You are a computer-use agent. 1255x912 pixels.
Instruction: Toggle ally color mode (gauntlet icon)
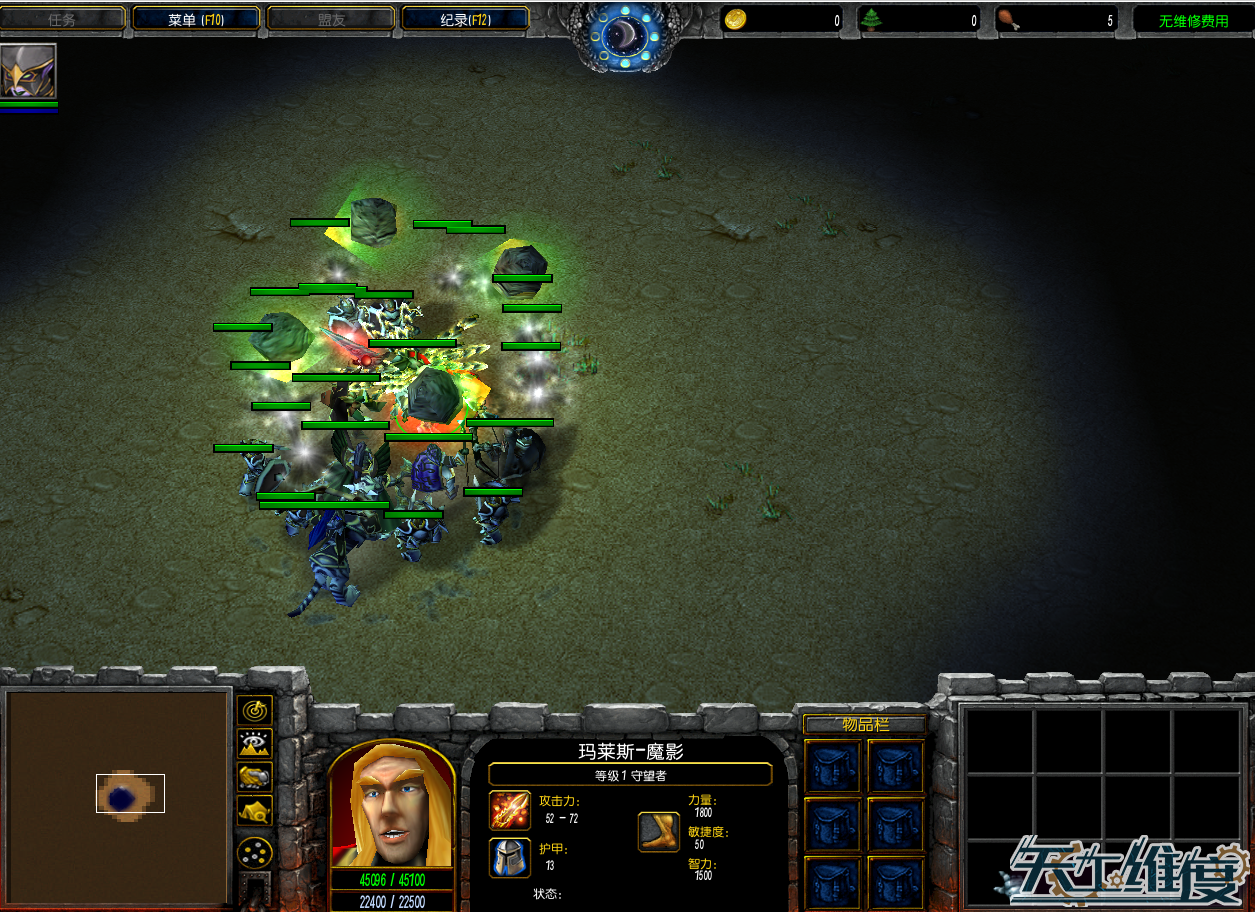257,777
